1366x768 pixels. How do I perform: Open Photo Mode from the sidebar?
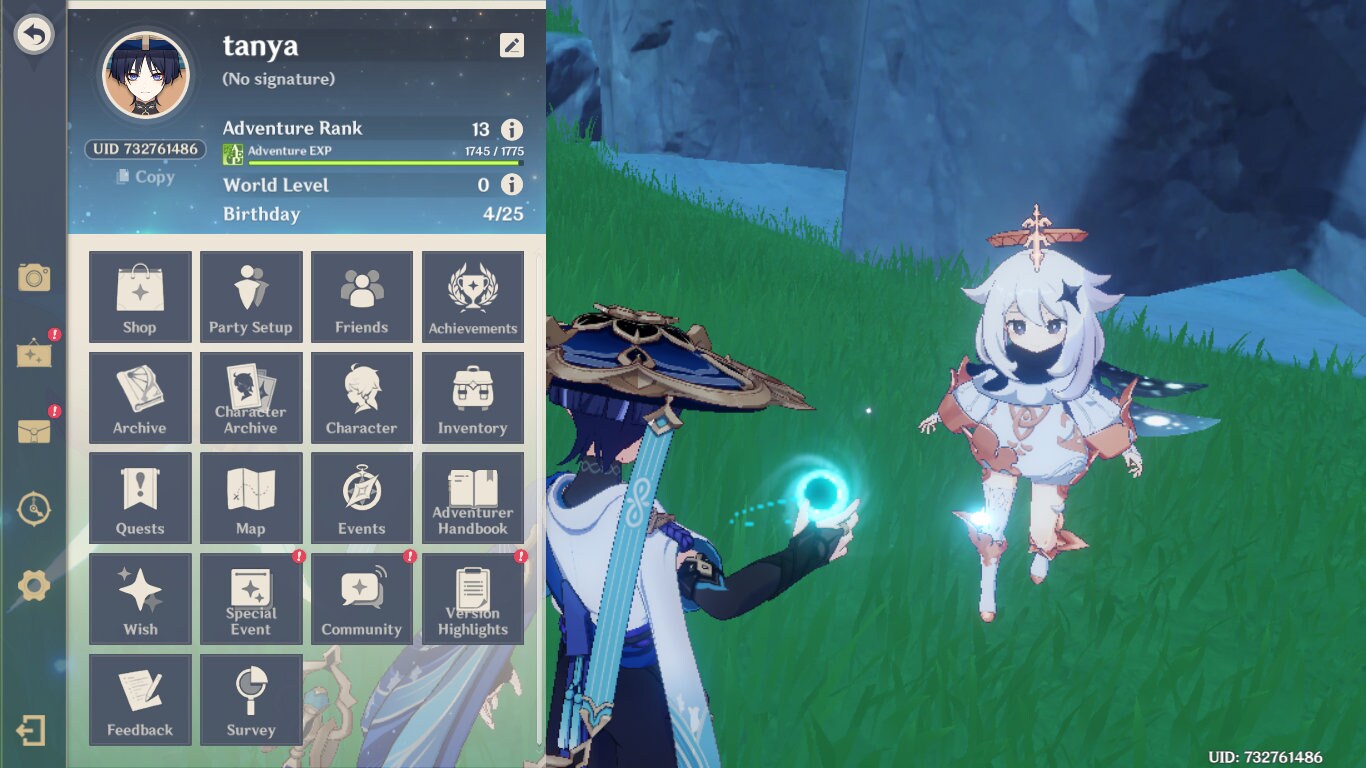point(34,280)
